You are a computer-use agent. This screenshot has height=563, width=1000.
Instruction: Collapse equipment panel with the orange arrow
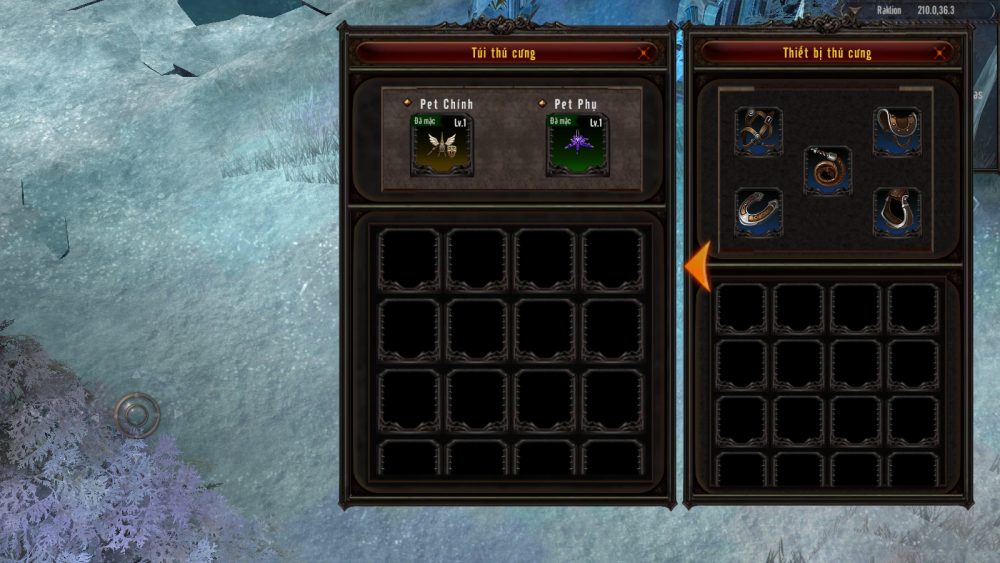pyautogui.click(x=698, y=266)
